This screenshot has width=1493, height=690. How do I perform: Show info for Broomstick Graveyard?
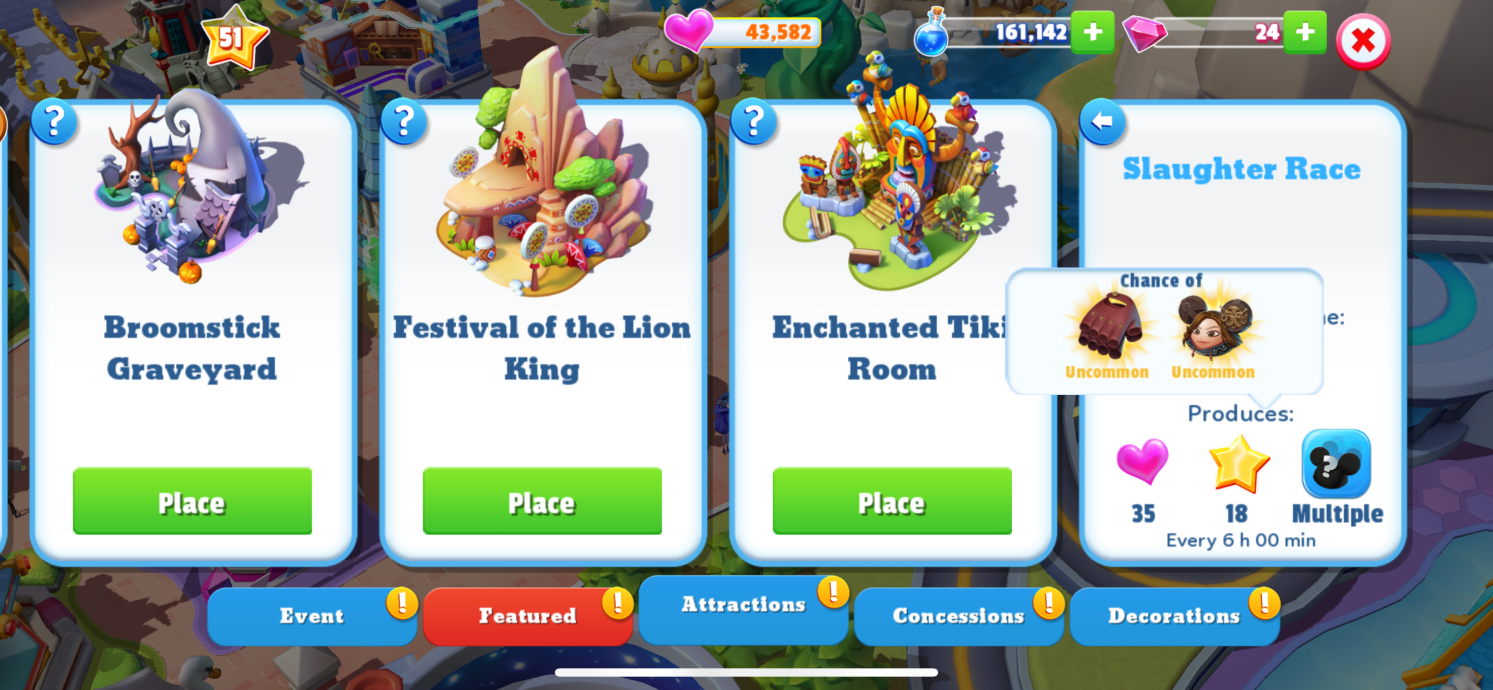coord(54,122)
